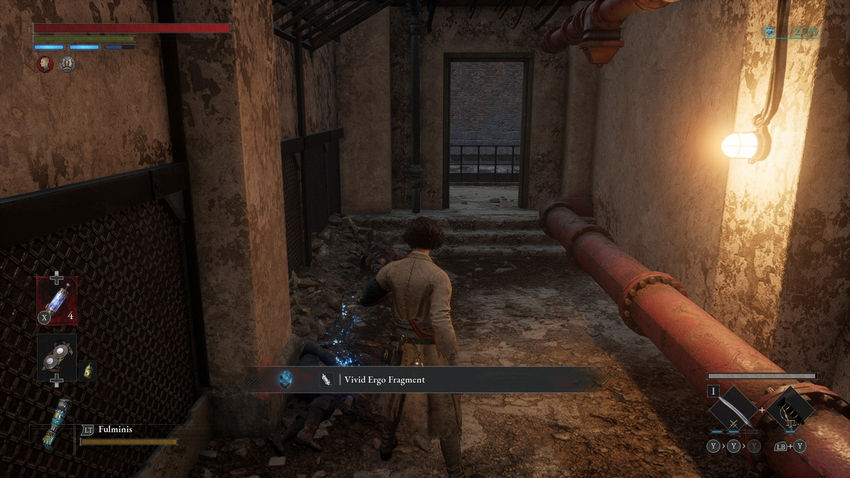Select the Pulse Cell healing item slot
The width and height of the screenshot is (850, 478).
tap(57, 299)
